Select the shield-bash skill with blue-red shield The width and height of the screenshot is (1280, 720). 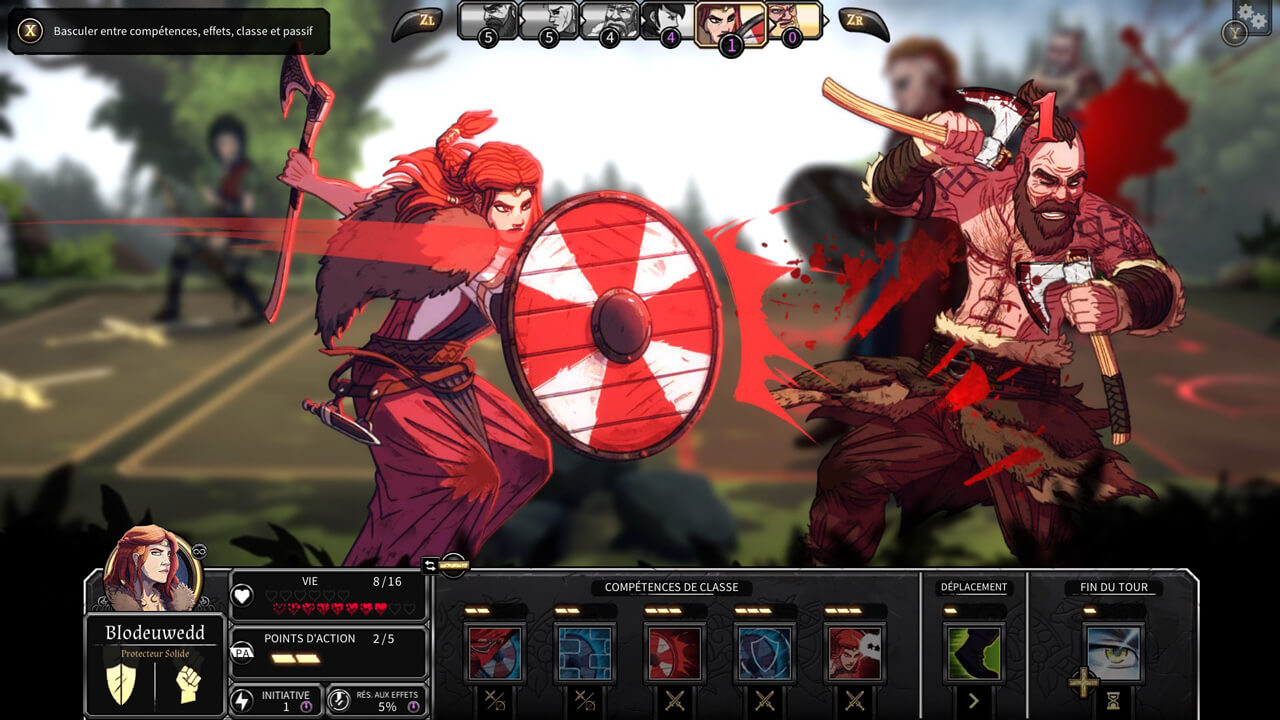[495, 653]
